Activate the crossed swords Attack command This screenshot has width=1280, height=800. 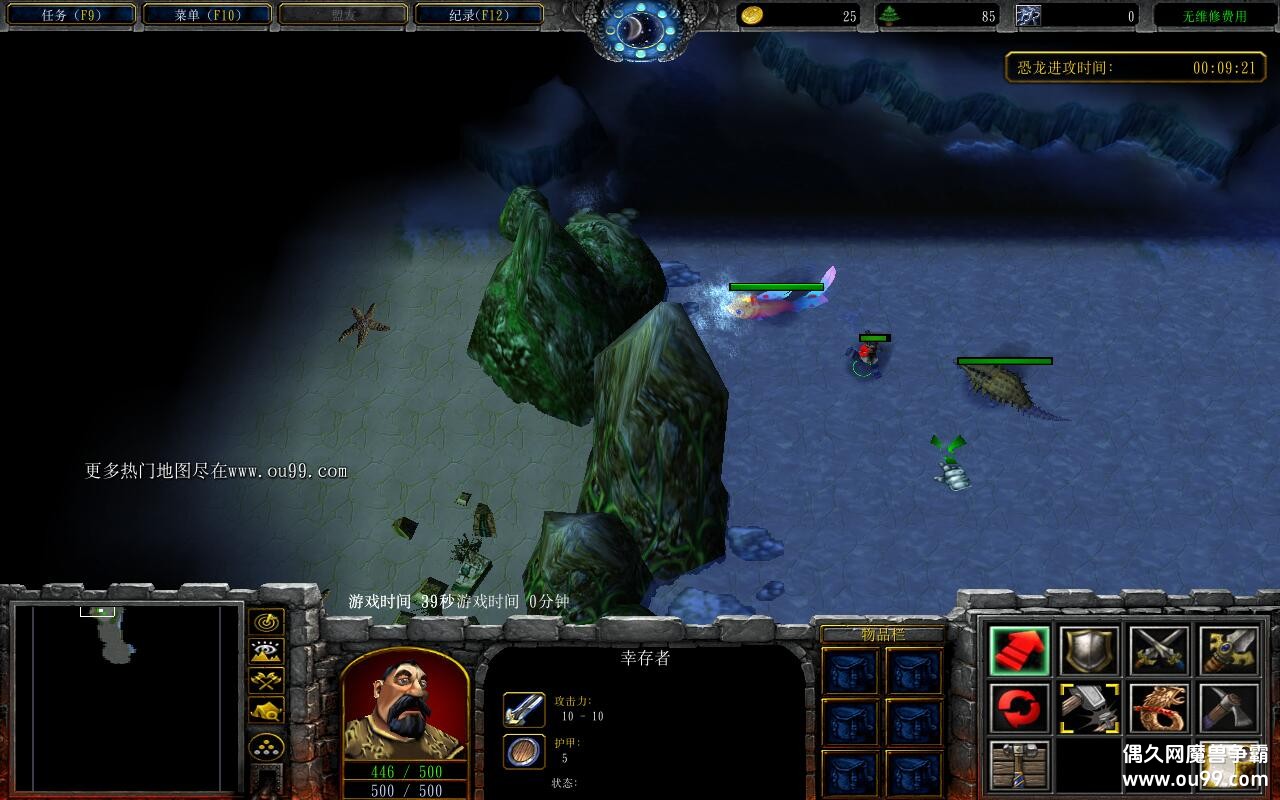click(x=1159, y=651)
